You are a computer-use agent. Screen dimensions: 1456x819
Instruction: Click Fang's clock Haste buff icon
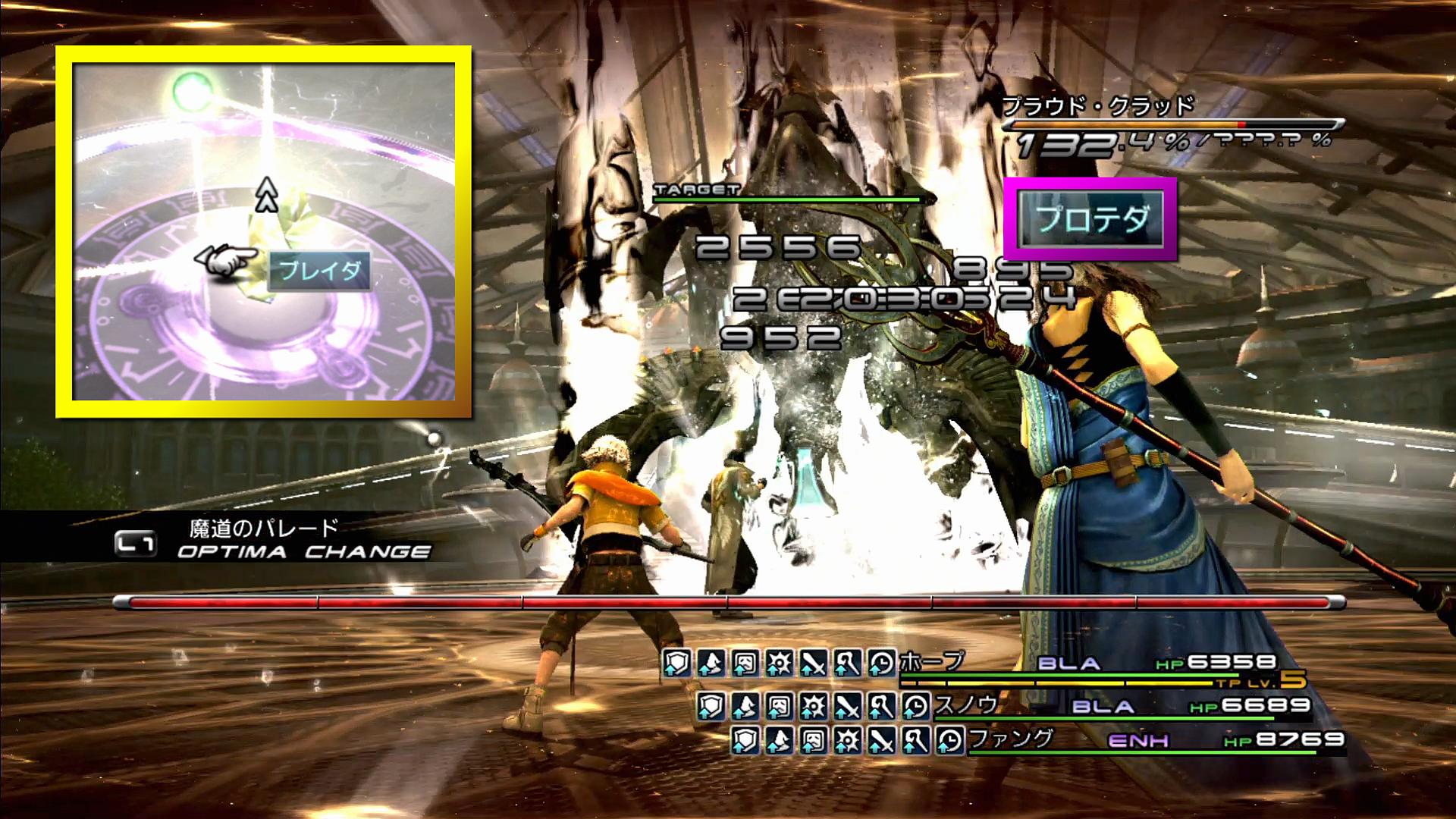click(x=949, y=740)
